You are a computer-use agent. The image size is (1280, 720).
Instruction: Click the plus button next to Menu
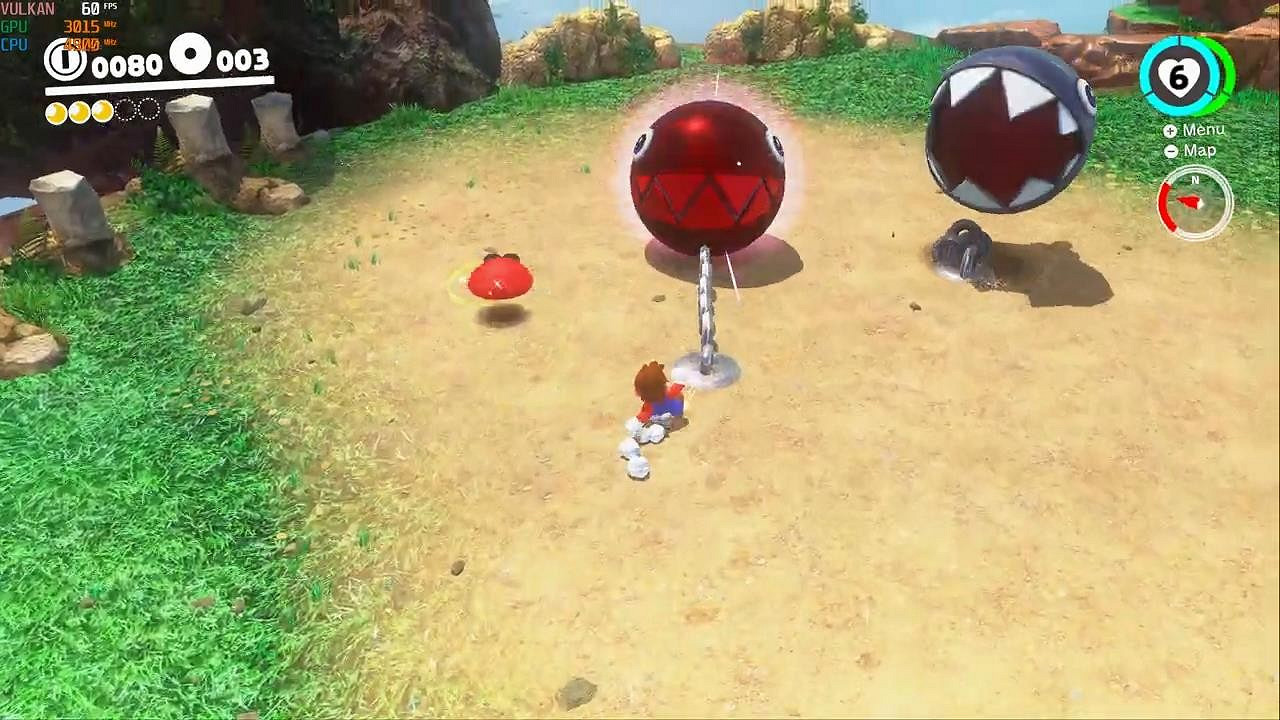pos(1170,131)
